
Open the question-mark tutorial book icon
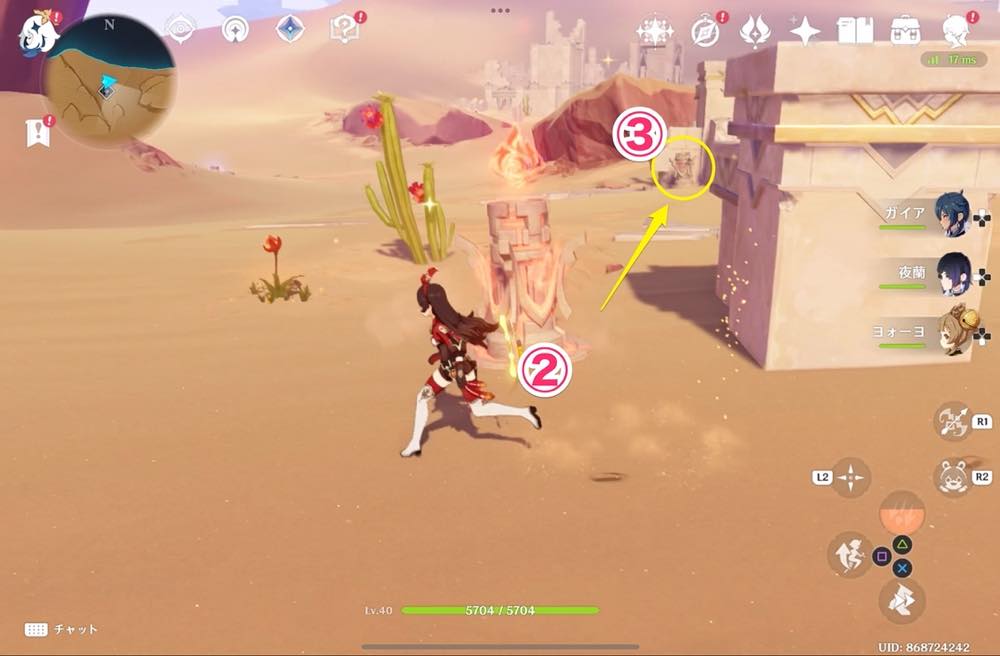344,29
